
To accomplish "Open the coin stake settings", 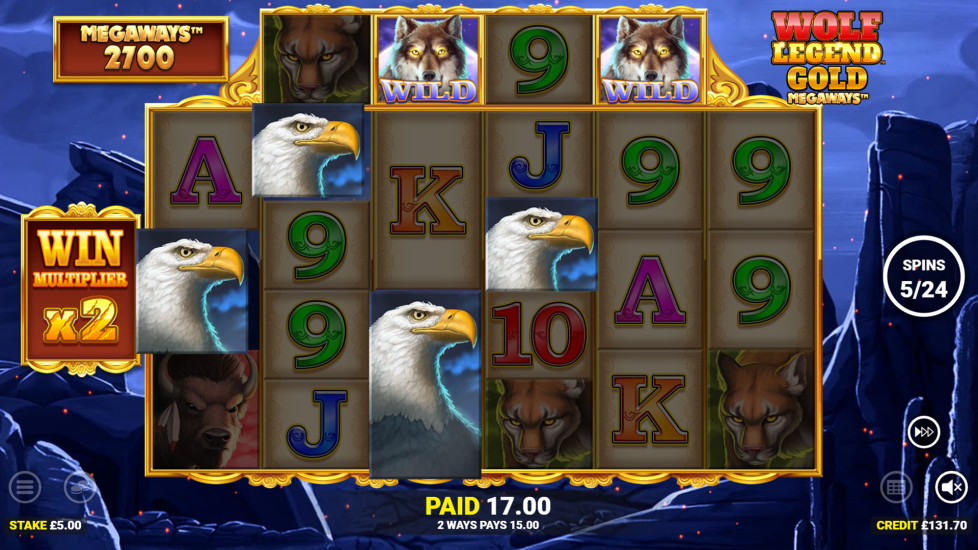I will pos(80,488).
